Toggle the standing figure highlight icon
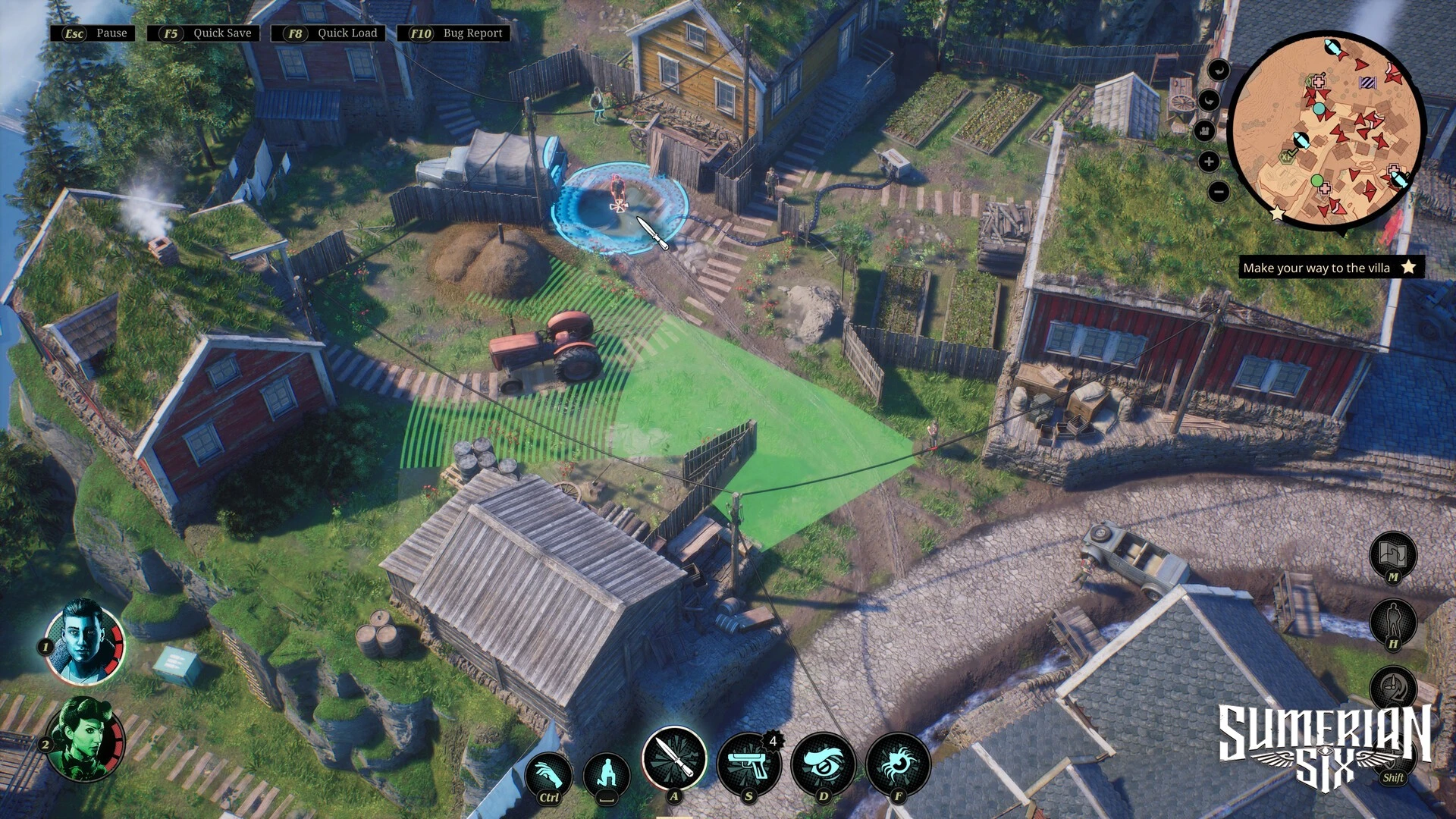The width and height of the screenshot is (1456, 819). point(1393,621)
